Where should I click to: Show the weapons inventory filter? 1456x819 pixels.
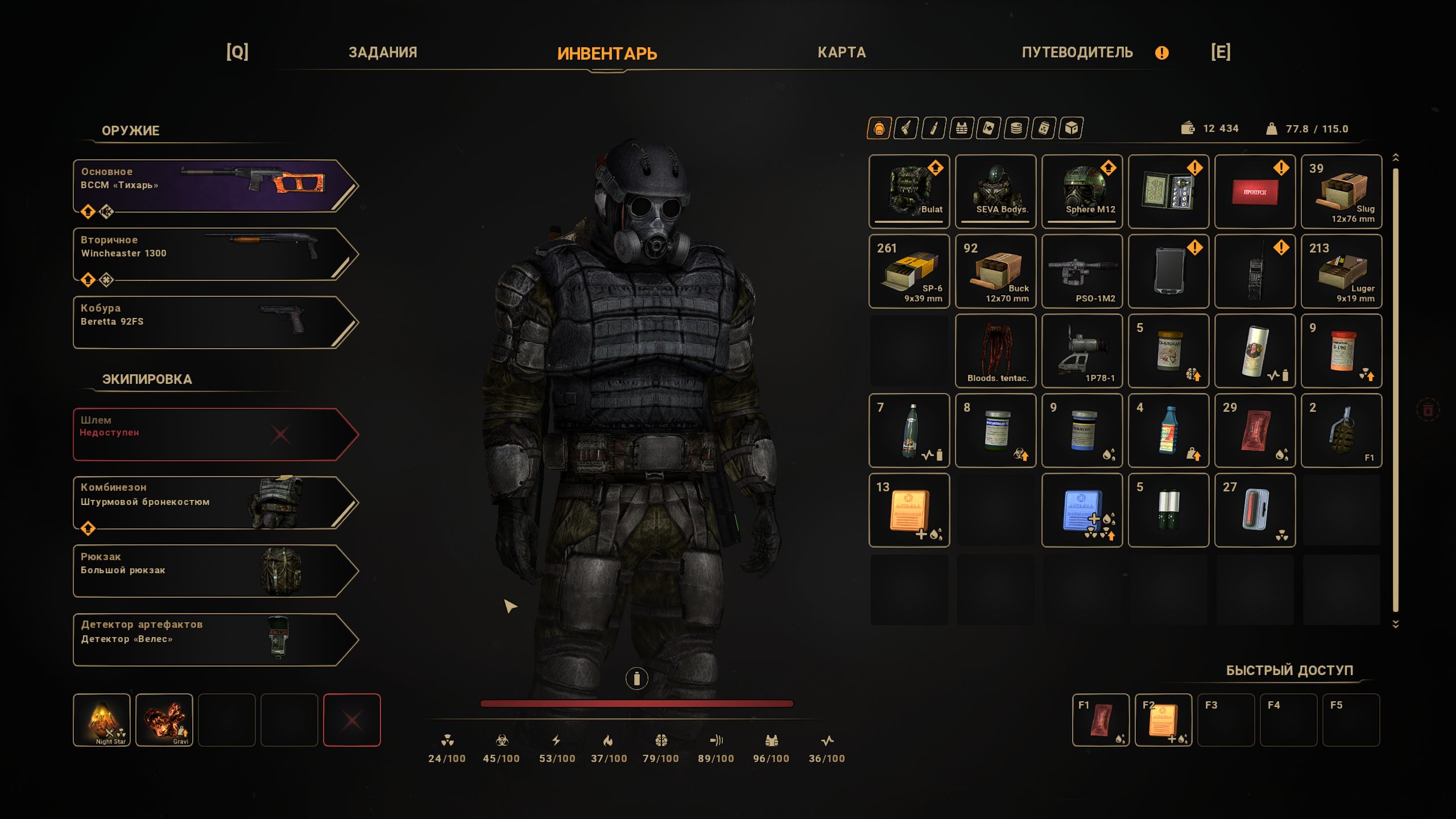tap(906, 129)
